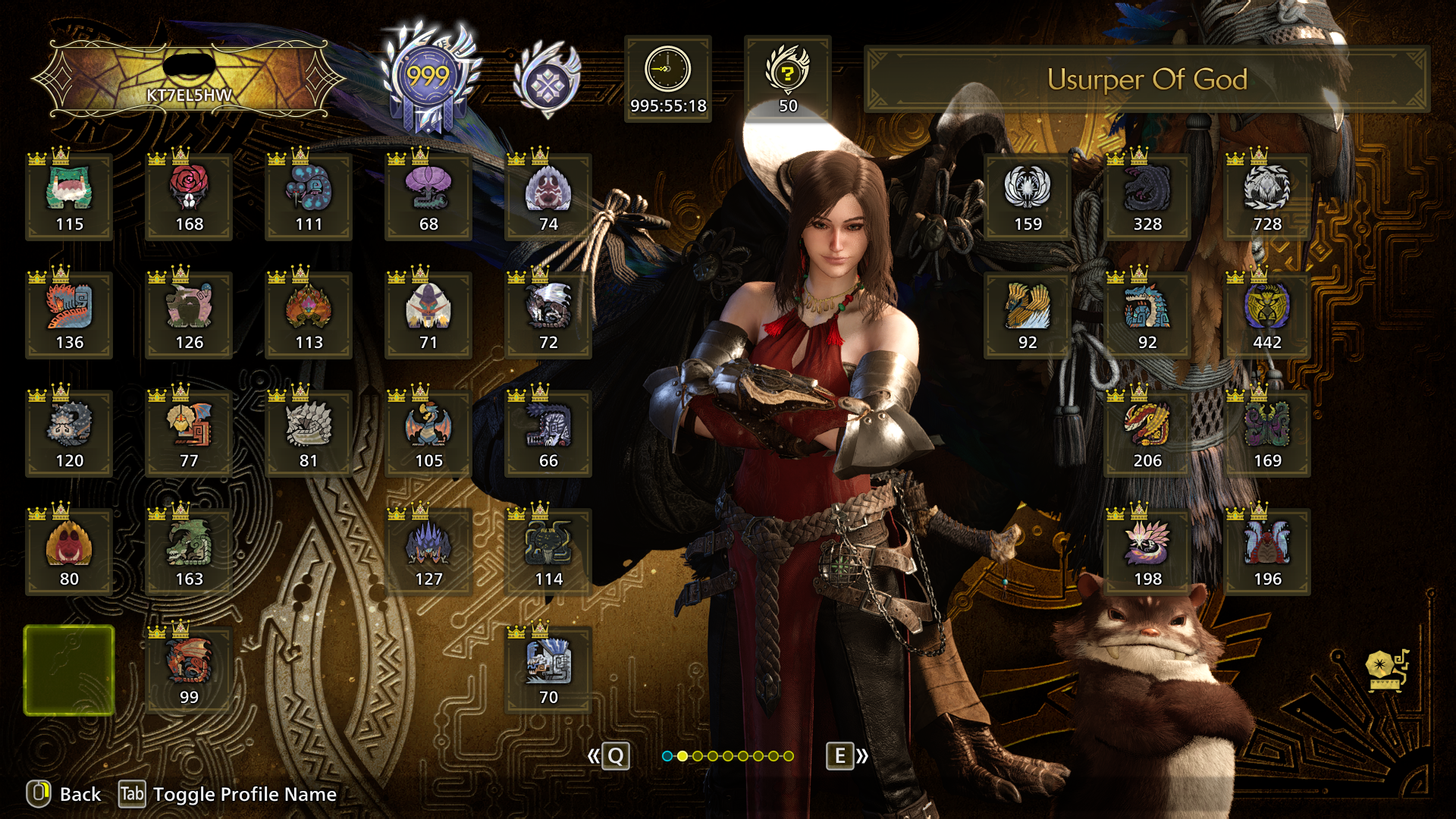
Task: Choose the green monster tile with 163
Action: pyautogui.click(x=189, y=552)
